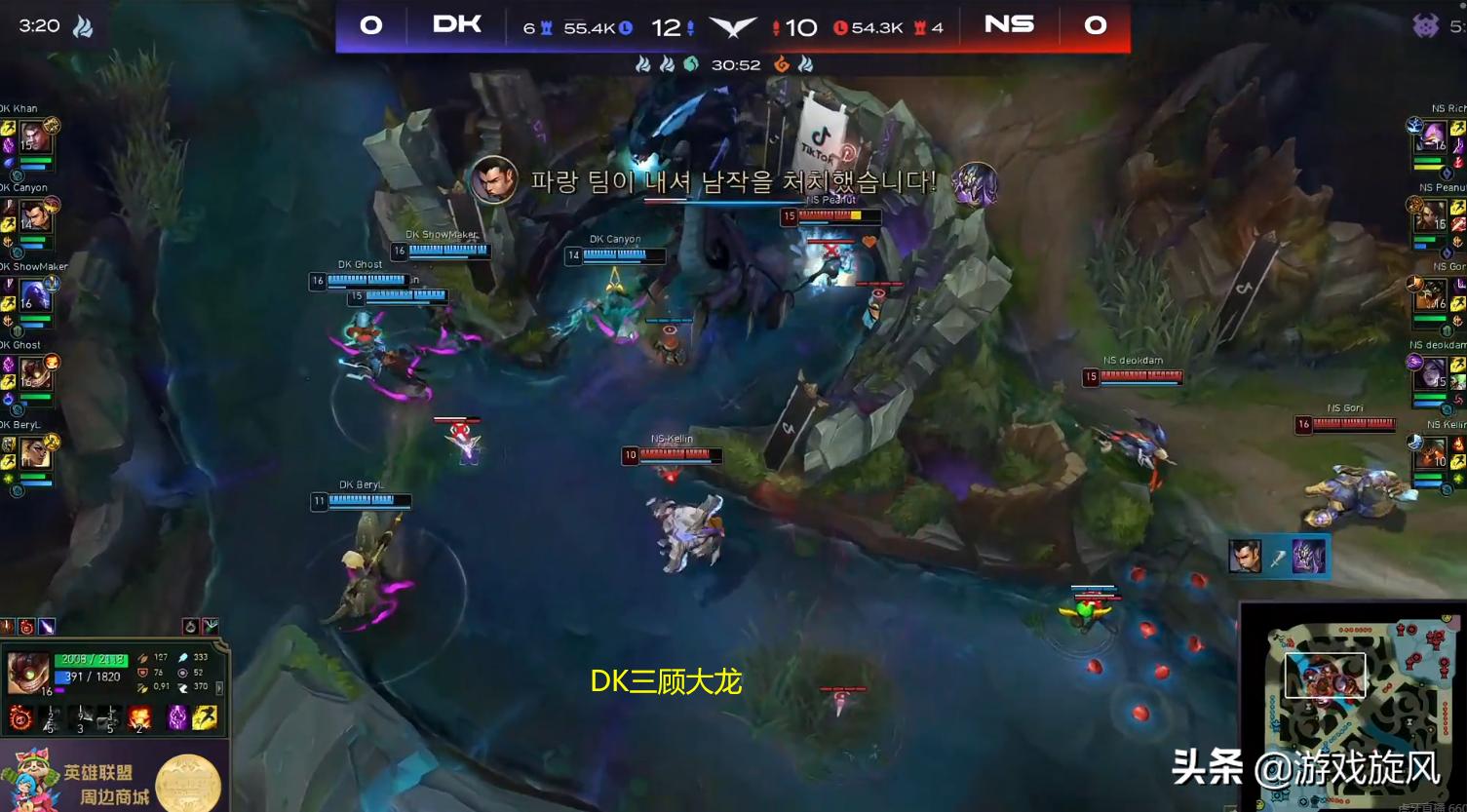Click the movement speed icon showing 370
The image size is (1467, 812).
pos(185,686)
